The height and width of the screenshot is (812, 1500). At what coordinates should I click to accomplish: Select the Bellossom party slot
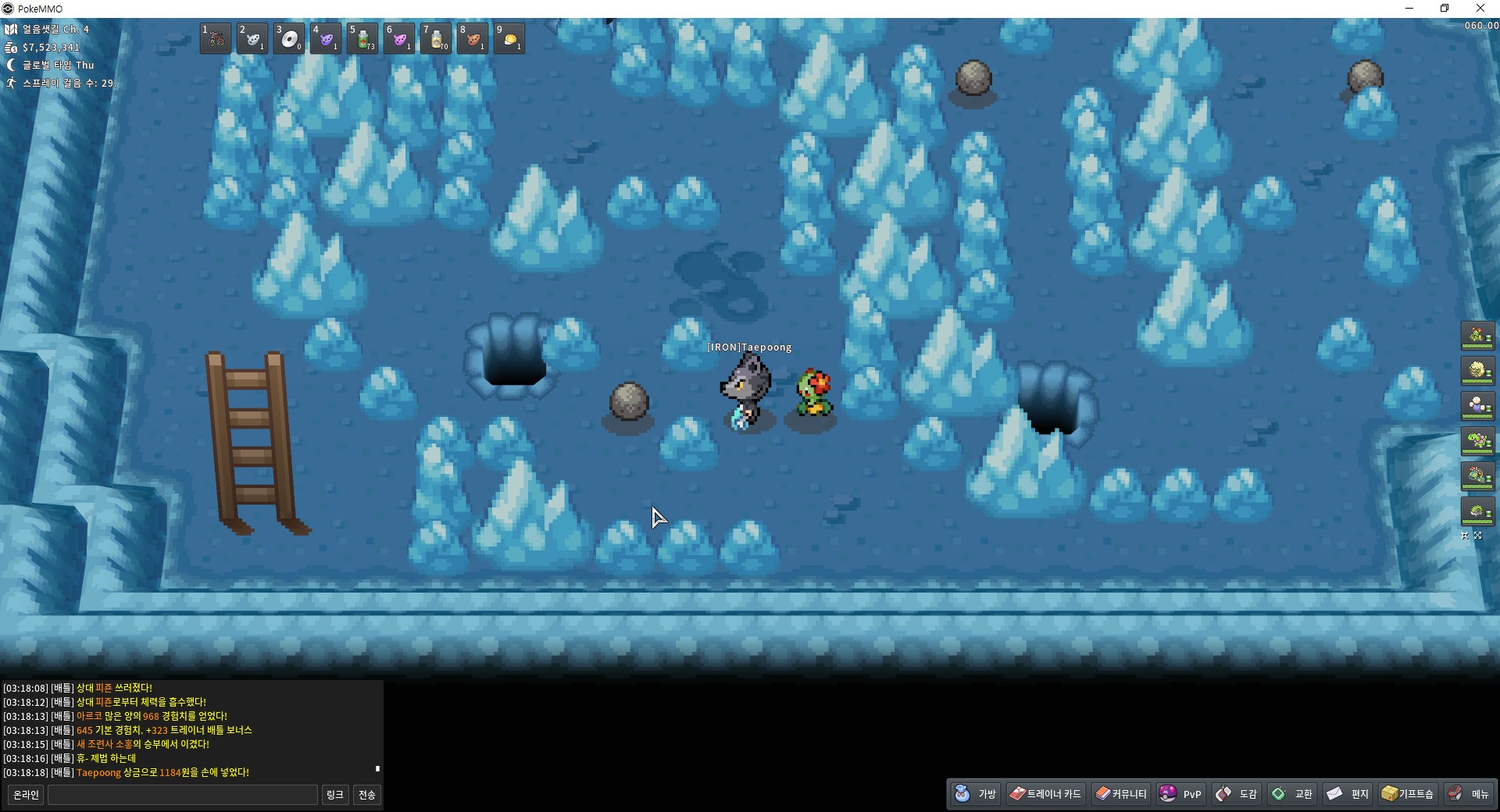tap(1477, 336)
